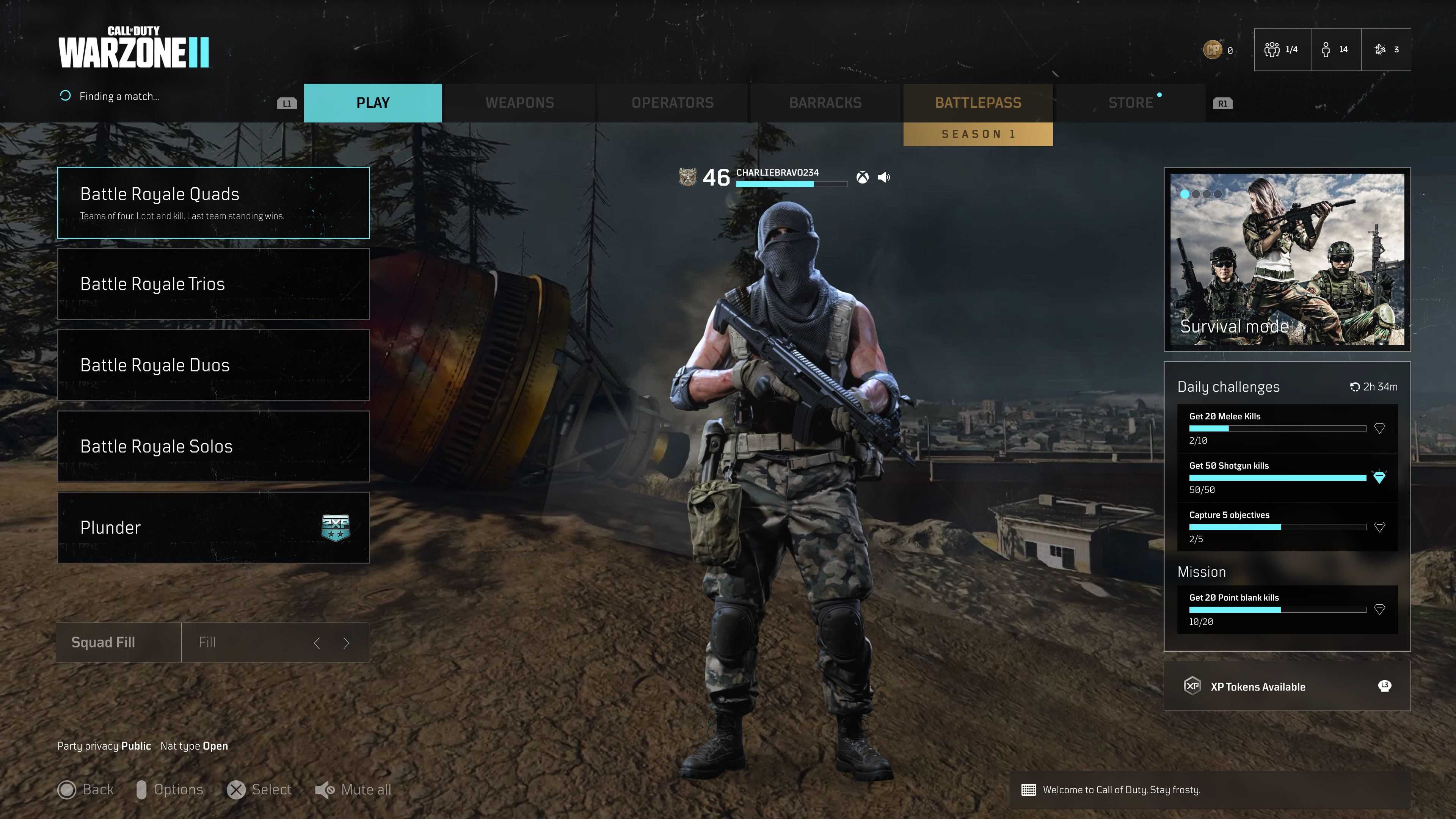Select the Get 50 Shotgun kills challenge
1456x819 pixels.
click(x=1287, y=478)
